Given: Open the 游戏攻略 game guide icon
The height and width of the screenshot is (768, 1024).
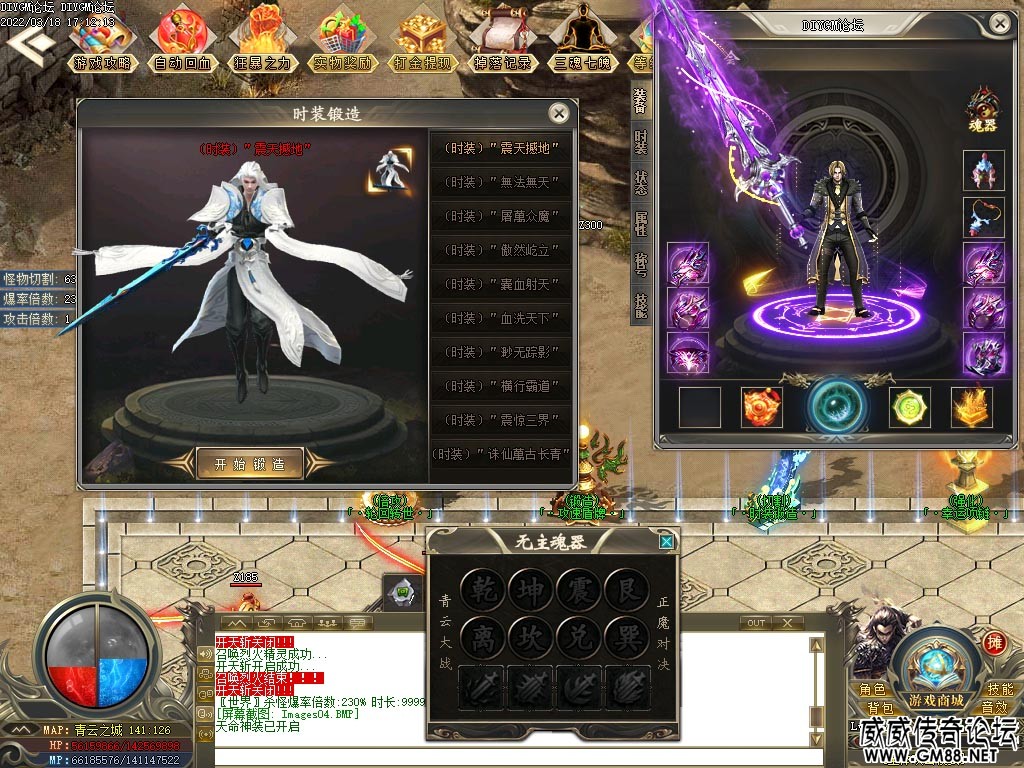Looking at the screenshot, I should (x=101, y=41).
